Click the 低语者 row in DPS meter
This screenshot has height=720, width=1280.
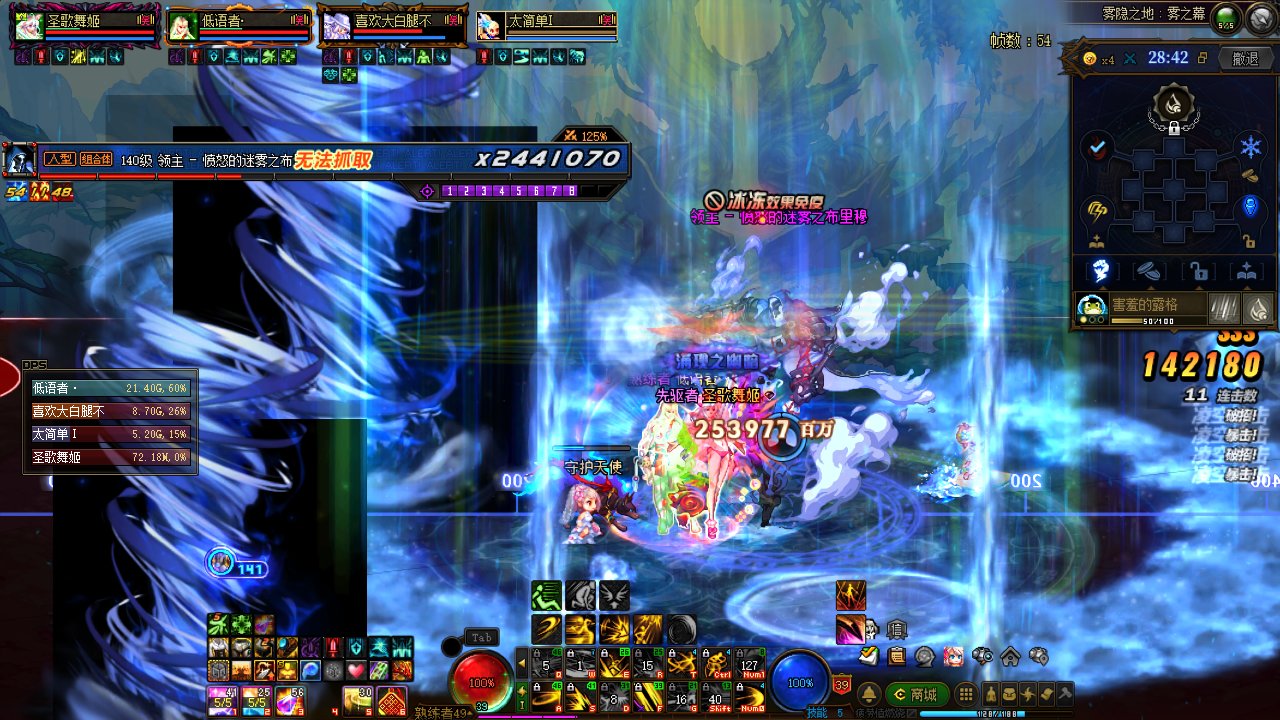point(110,387)
